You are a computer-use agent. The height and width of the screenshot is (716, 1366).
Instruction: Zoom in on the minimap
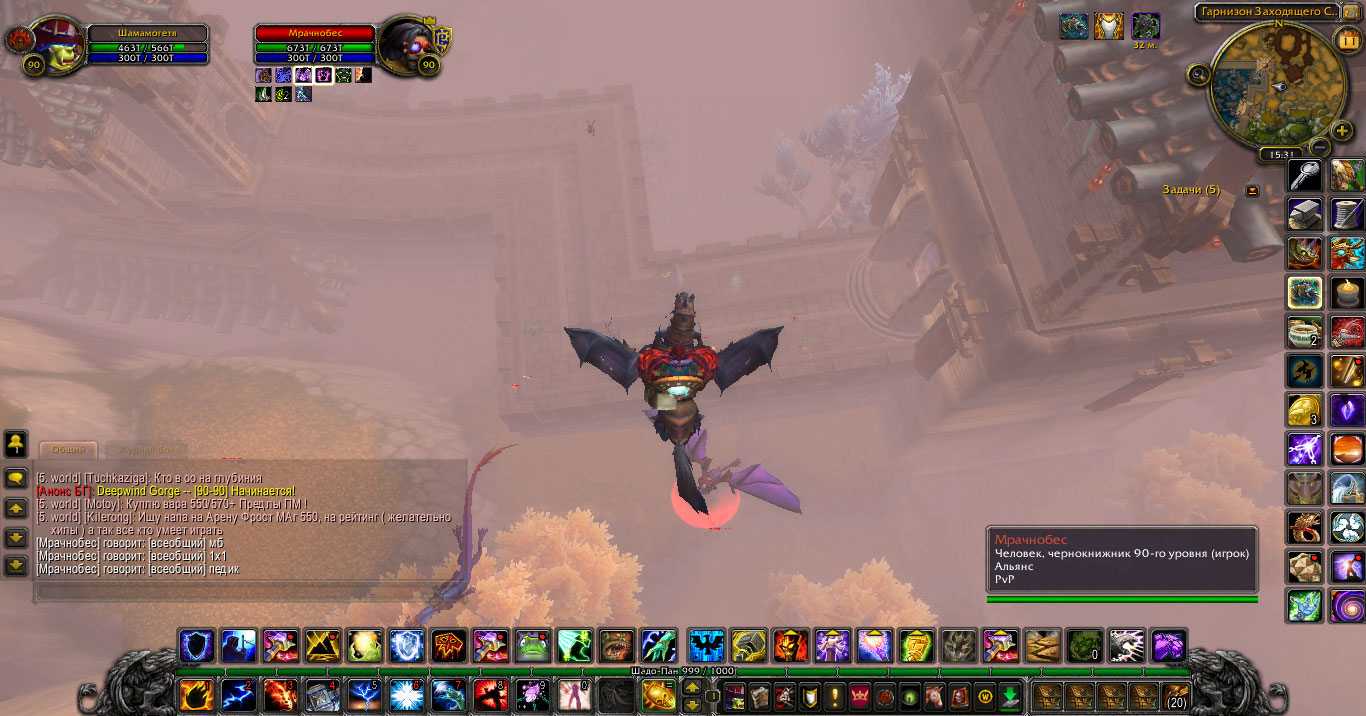[x=1342, y=131]
